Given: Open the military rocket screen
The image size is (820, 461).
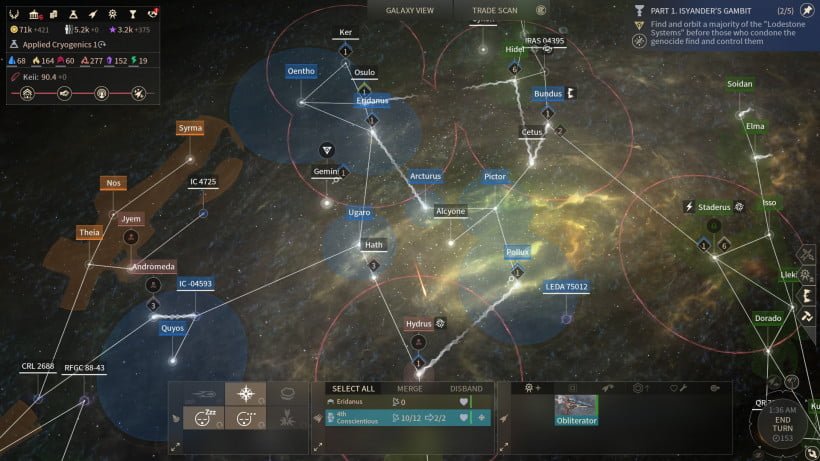Looking at the screenshot, I should 93,12.
